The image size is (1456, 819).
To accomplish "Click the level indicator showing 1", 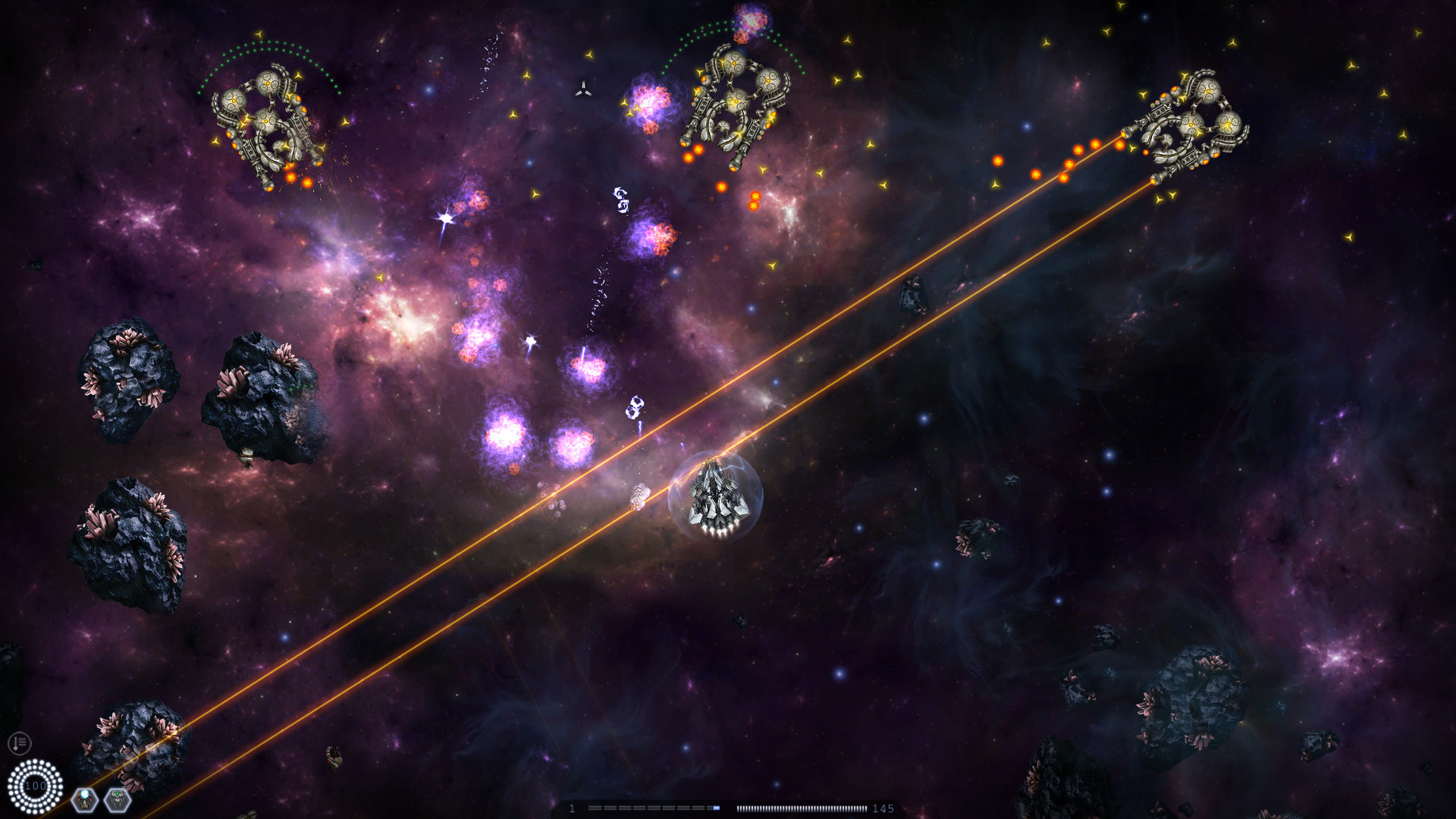I will pyautogui.click(x=573, y=808).
